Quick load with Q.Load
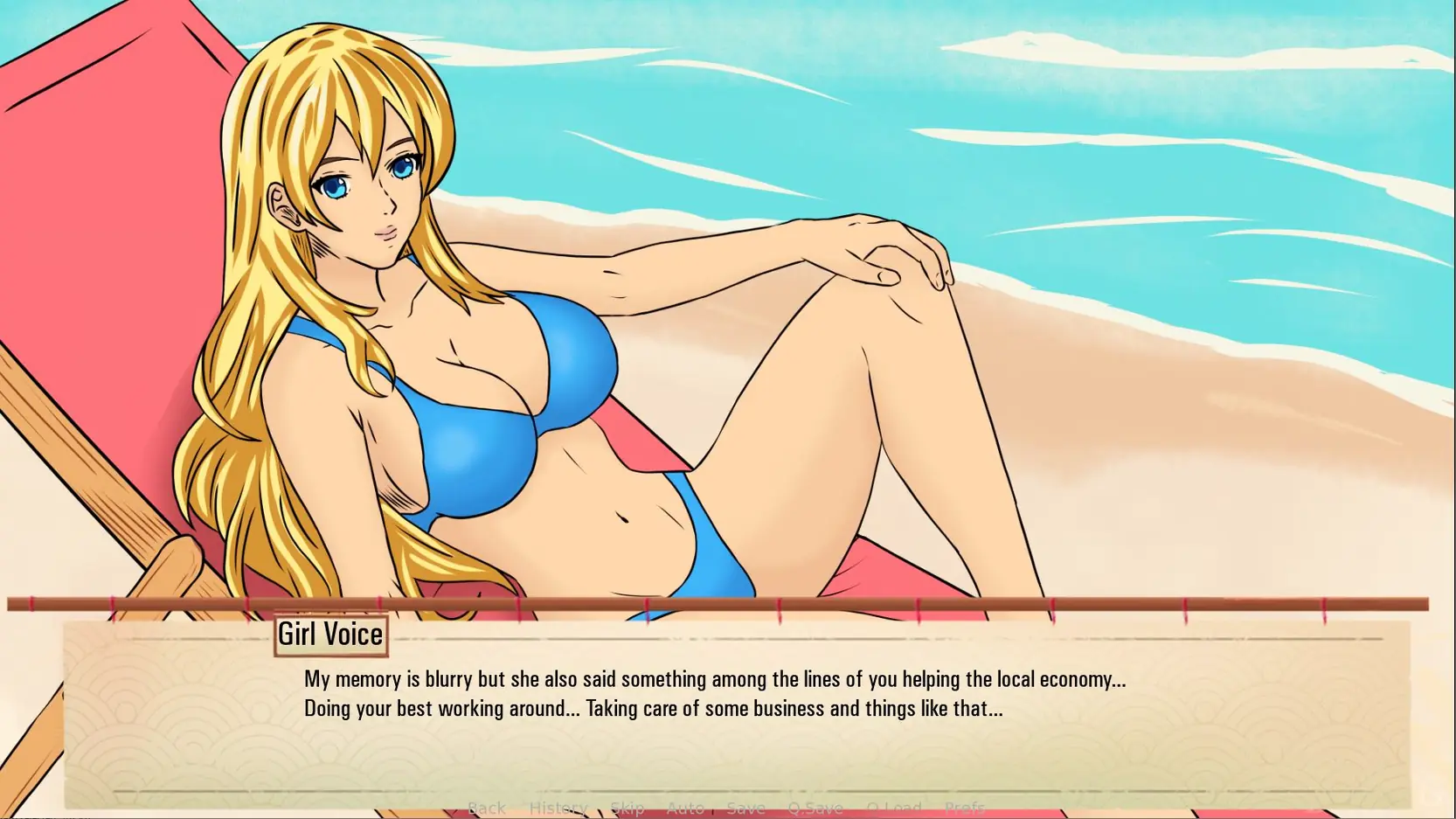The height and width of the screenshot is (819, 1456). pos(893,809)
